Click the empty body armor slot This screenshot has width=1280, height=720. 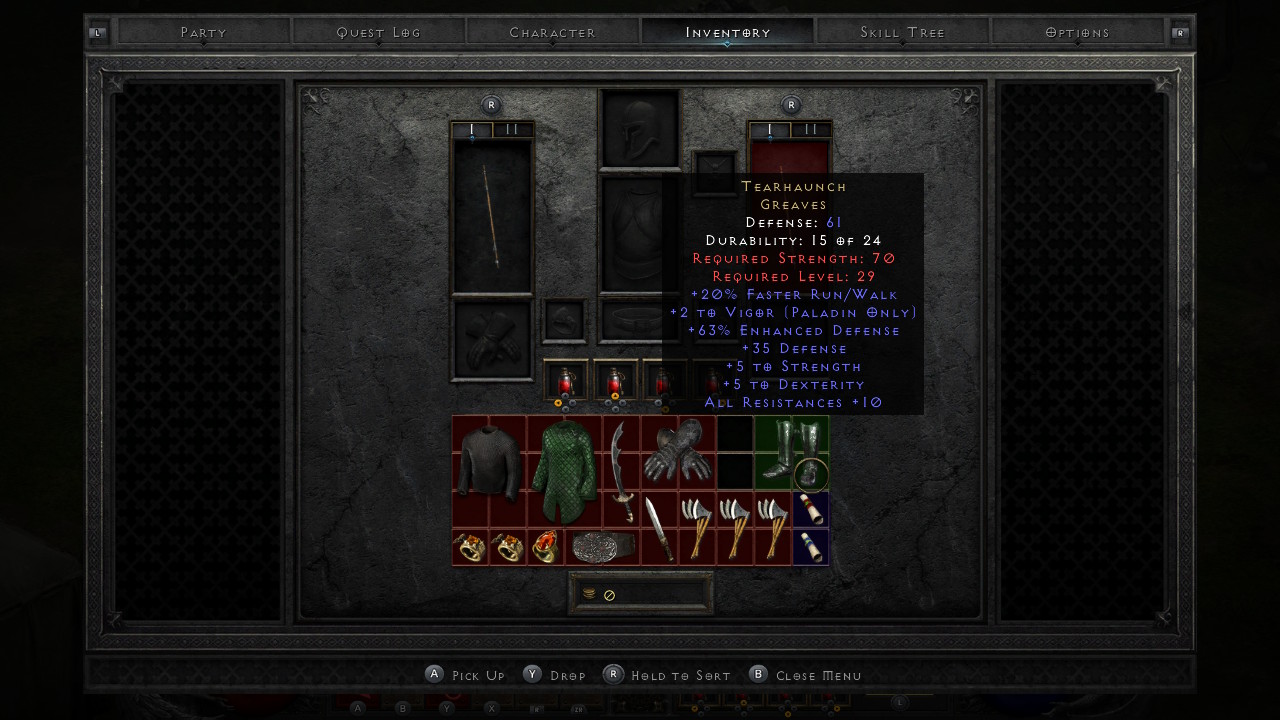point(630,235)
